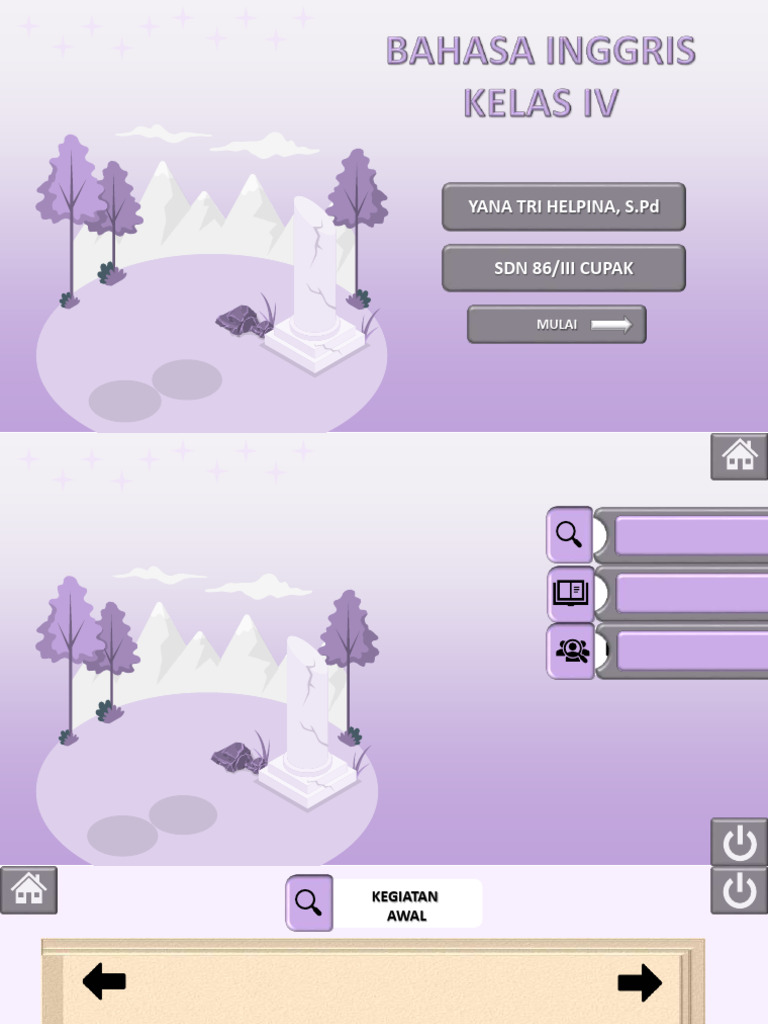Advance using the black right arrow
The width and height of the screenshot is (768, 1024).
coord(639,982)
